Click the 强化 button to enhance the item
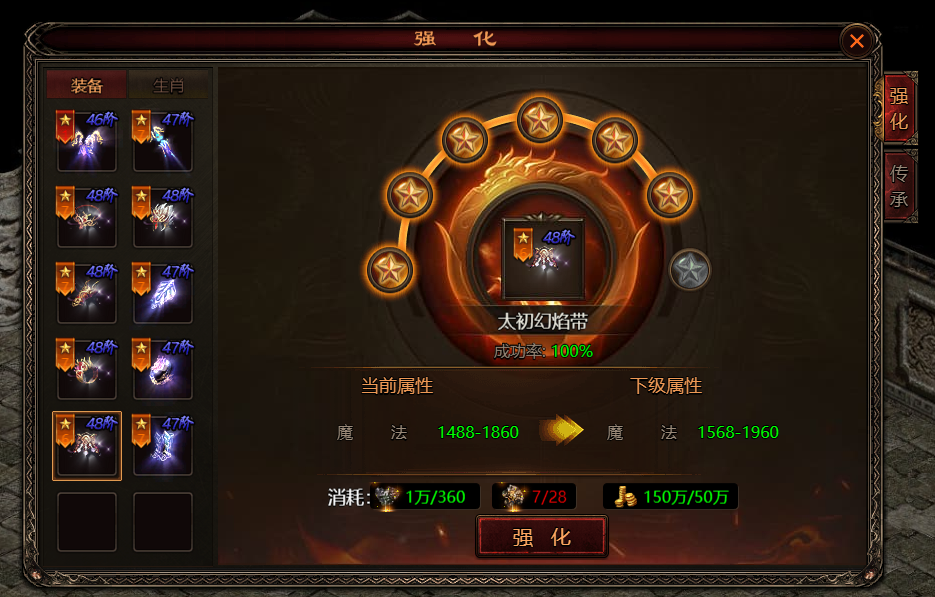The width and height of the screenshot is (935, 597). 541,537
